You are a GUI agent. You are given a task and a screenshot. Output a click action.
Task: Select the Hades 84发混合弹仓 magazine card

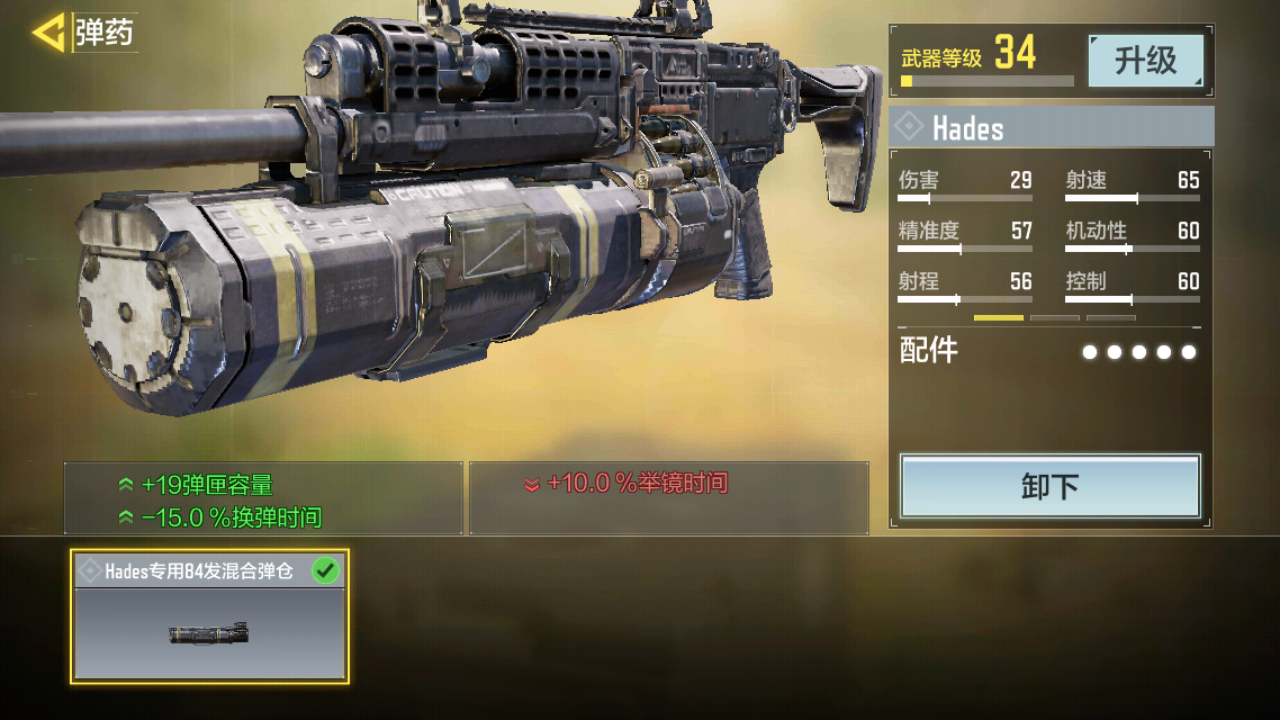click(x=210, y=616)
